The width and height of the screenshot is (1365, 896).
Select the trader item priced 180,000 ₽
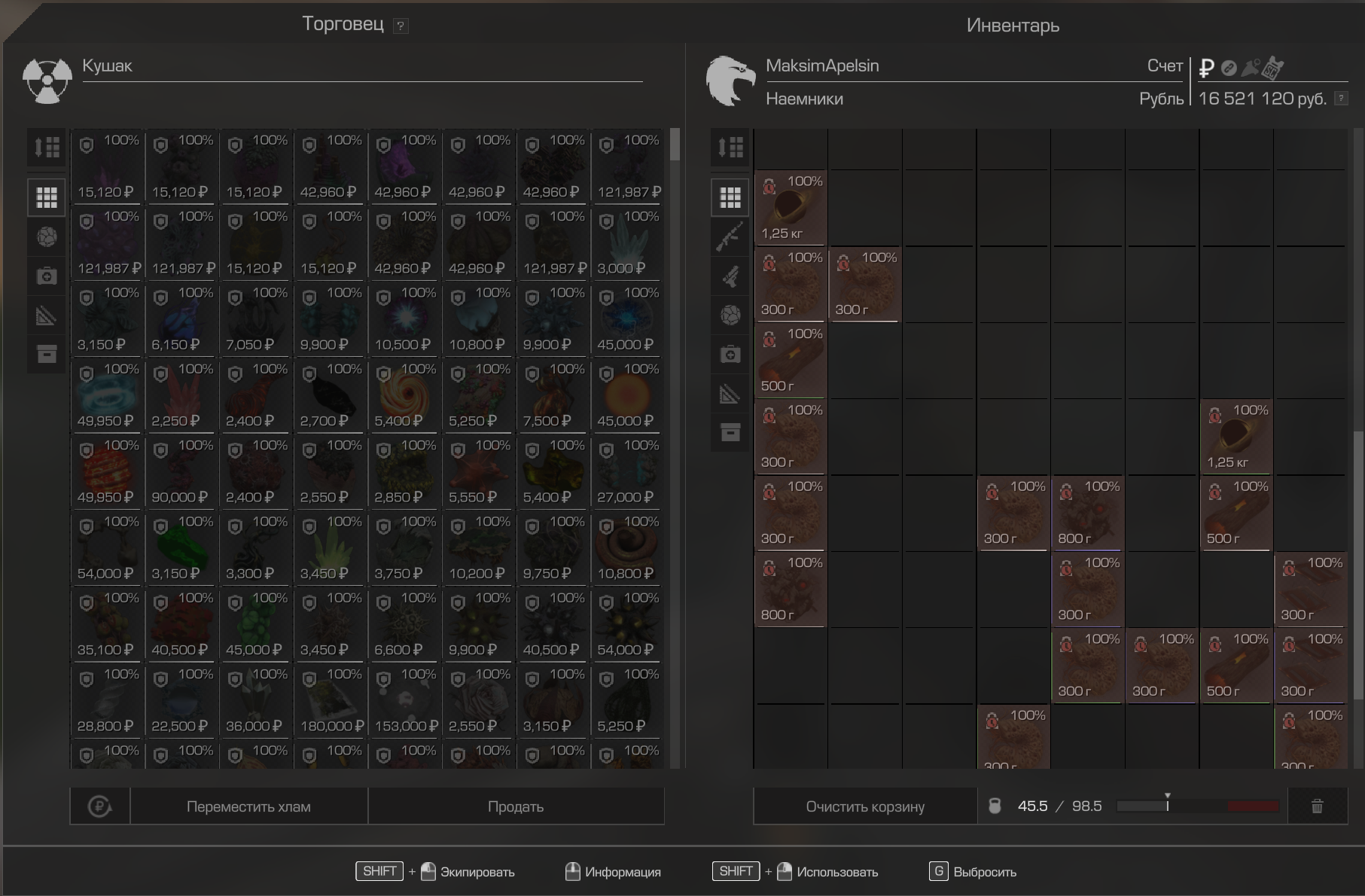point(331,702)
